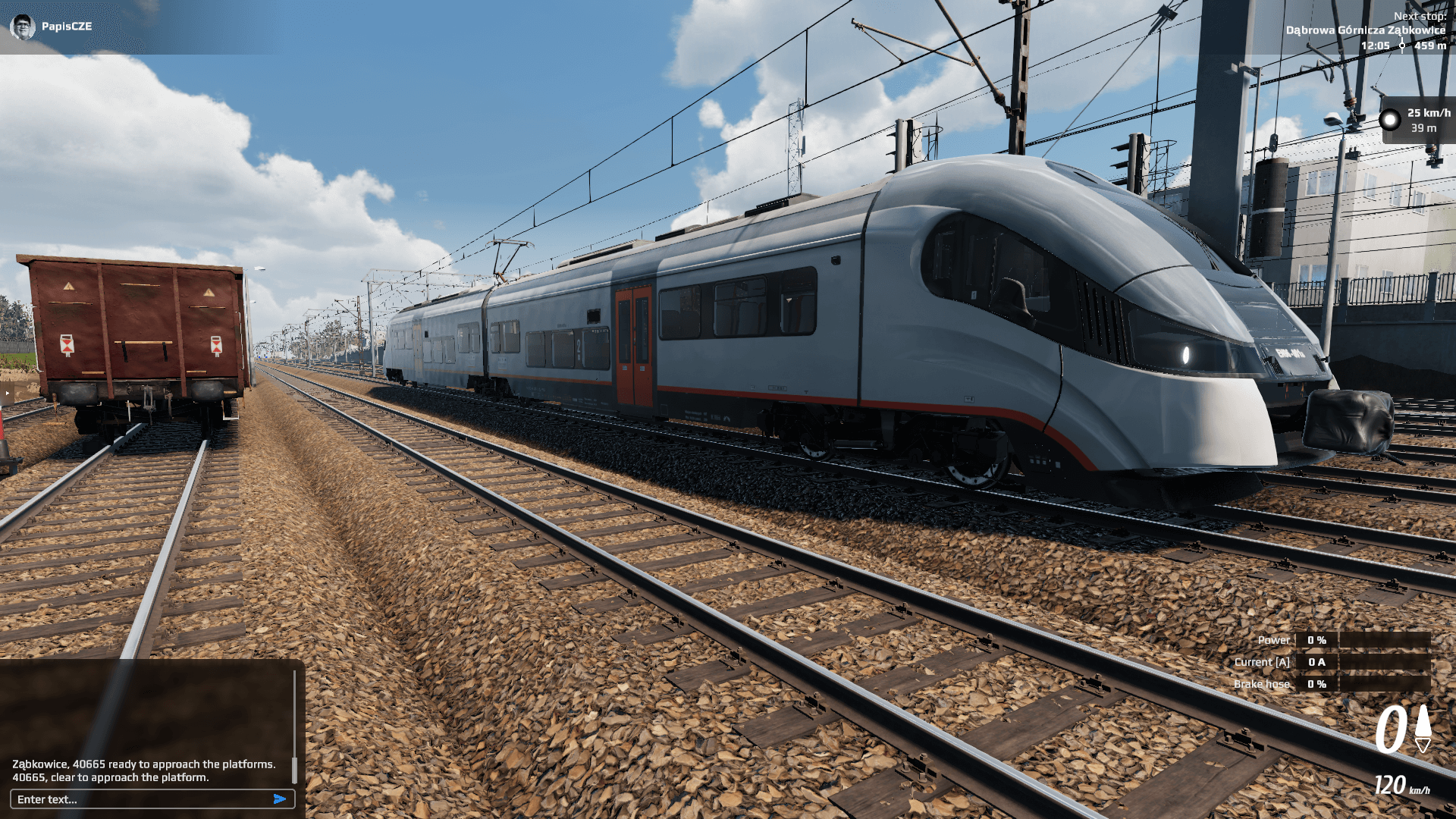The image size is (1456, 819).
Task: Open PapisCZE player profile avatar
Action: (23, 27)
